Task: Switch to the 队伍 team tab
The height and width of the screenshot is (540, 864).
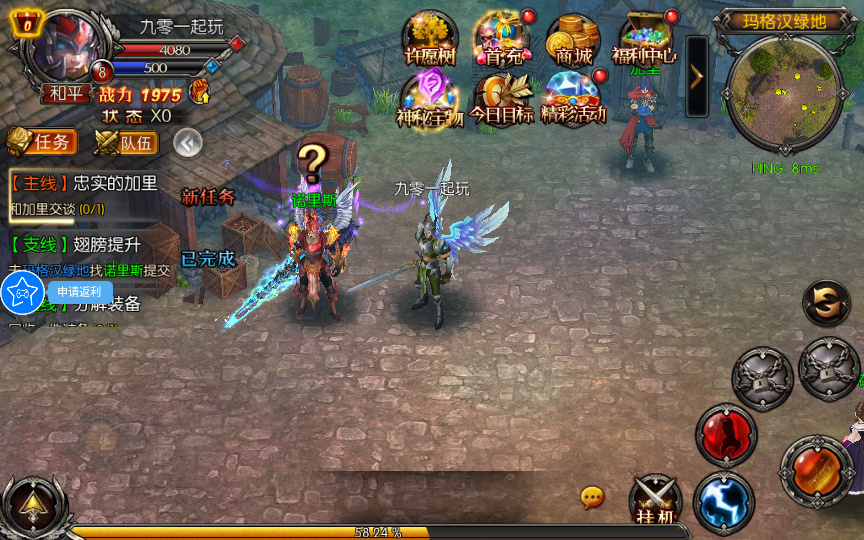Action: (126, 142)
